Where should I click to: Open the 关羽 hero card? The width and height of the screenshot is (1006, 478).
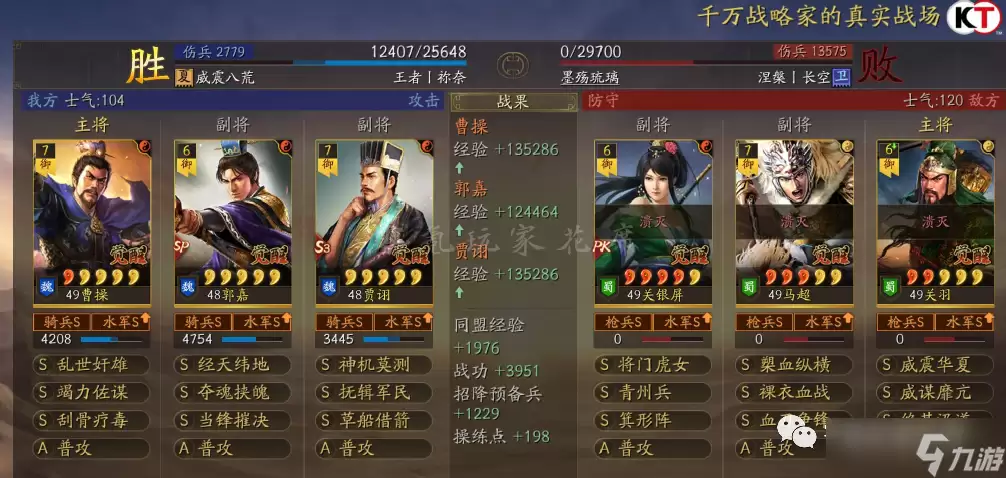pos(934,220)
